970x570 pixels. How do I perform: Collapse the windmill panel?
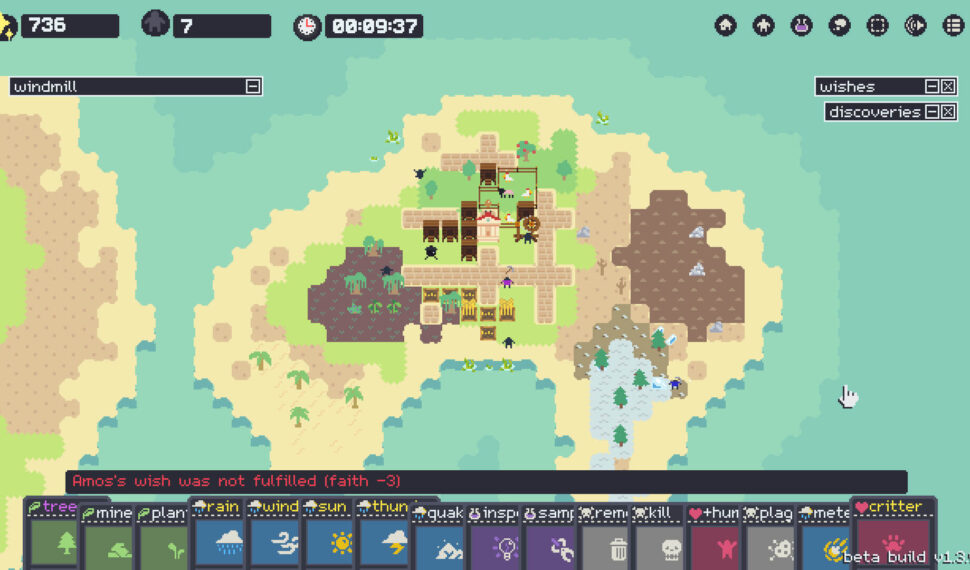pyautogui.click(x=253, y=87)
